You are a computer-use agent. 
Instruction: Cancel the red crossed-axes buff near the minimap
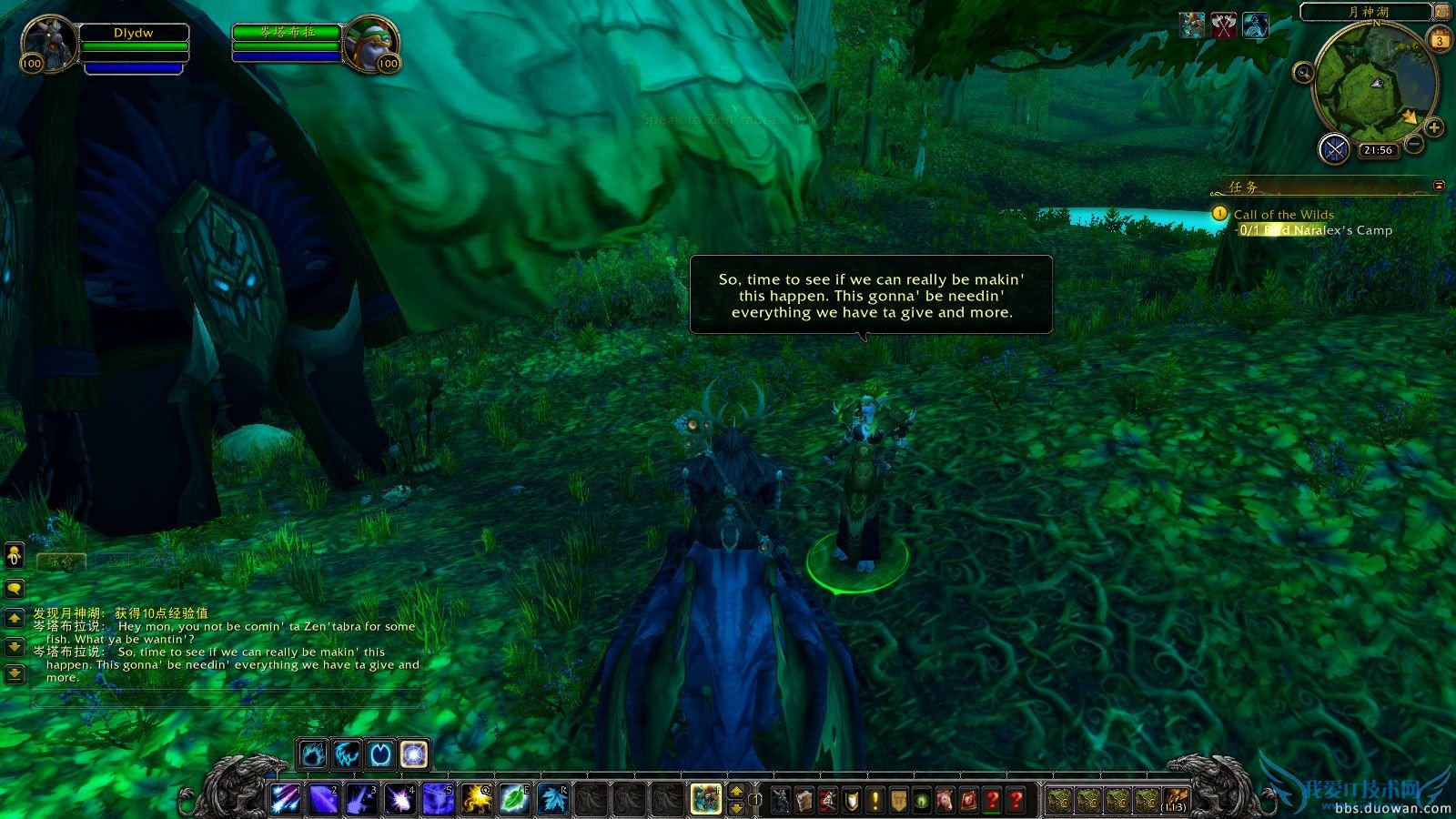[1223, 24]
